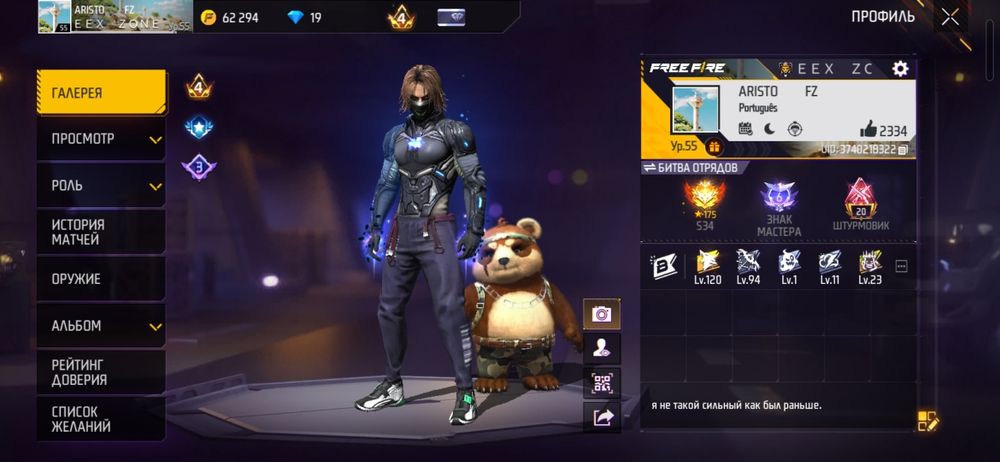Select the Штурмовик rank badge
1000x462 pixels.
(x=859, y=208)
